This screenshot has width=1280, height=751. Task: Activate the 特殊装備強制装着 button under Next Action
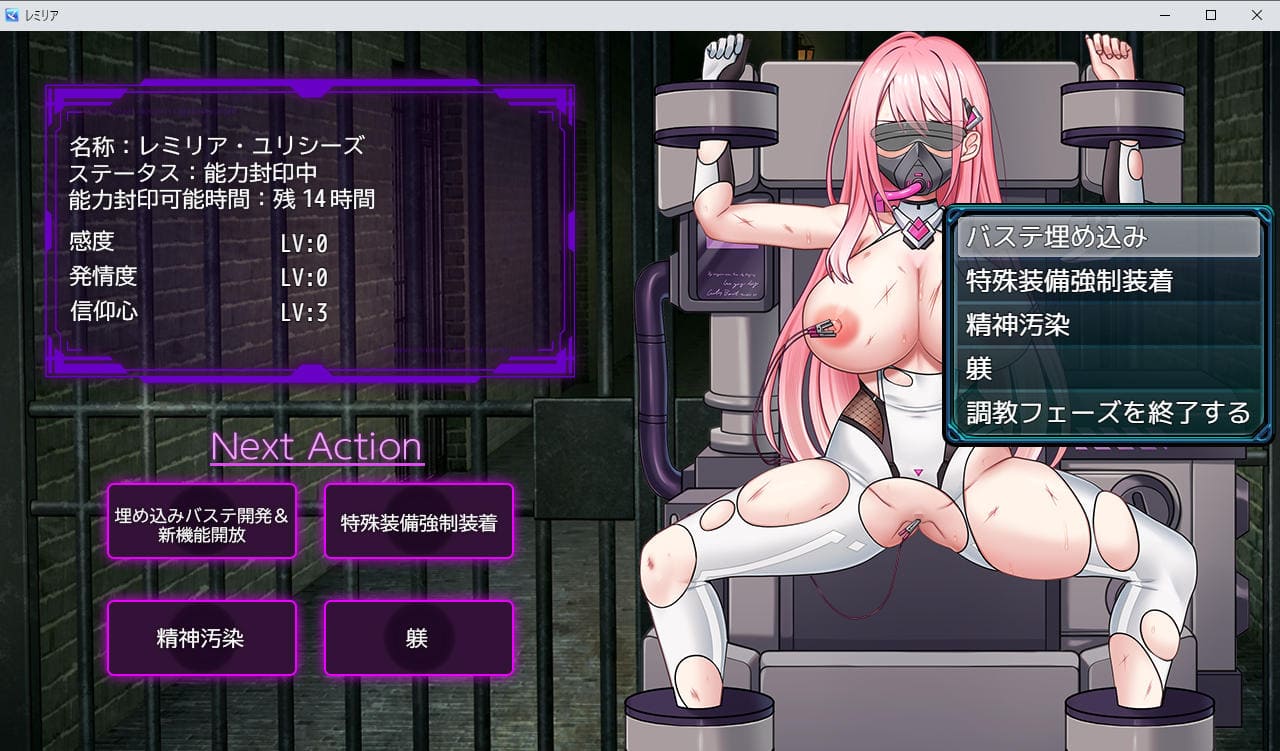coord(418,521)
